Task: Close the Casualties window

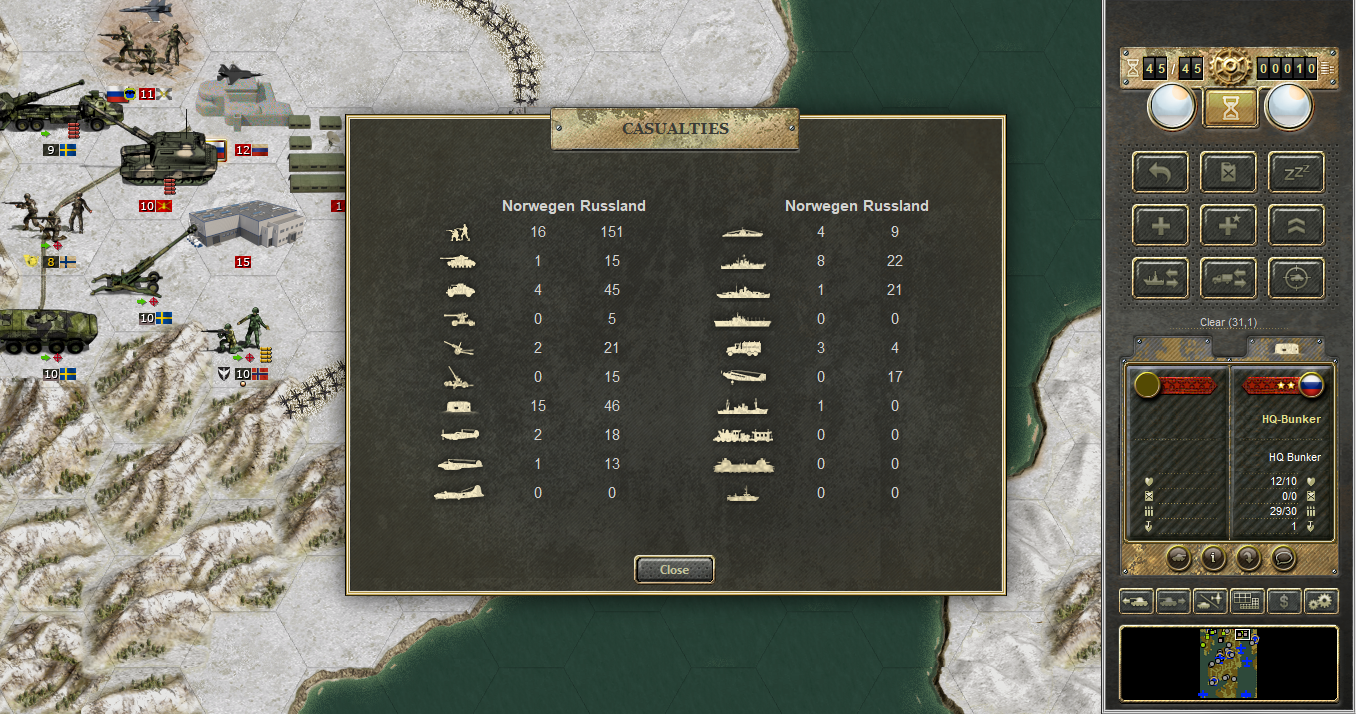Action: tap(674, 569)
